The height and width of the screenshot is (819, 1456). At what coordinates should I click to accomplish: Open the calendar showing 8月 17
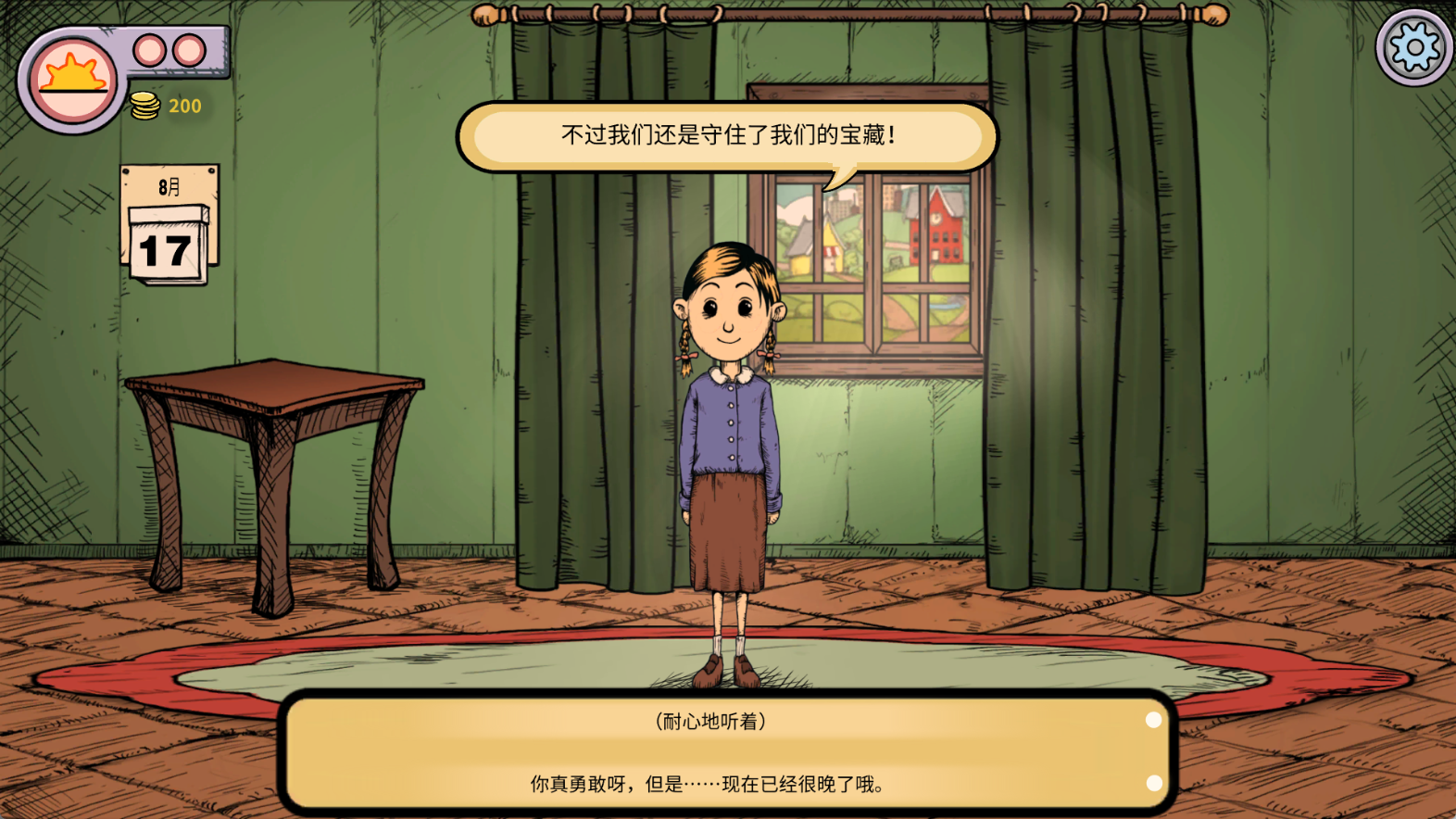(169, 222)
